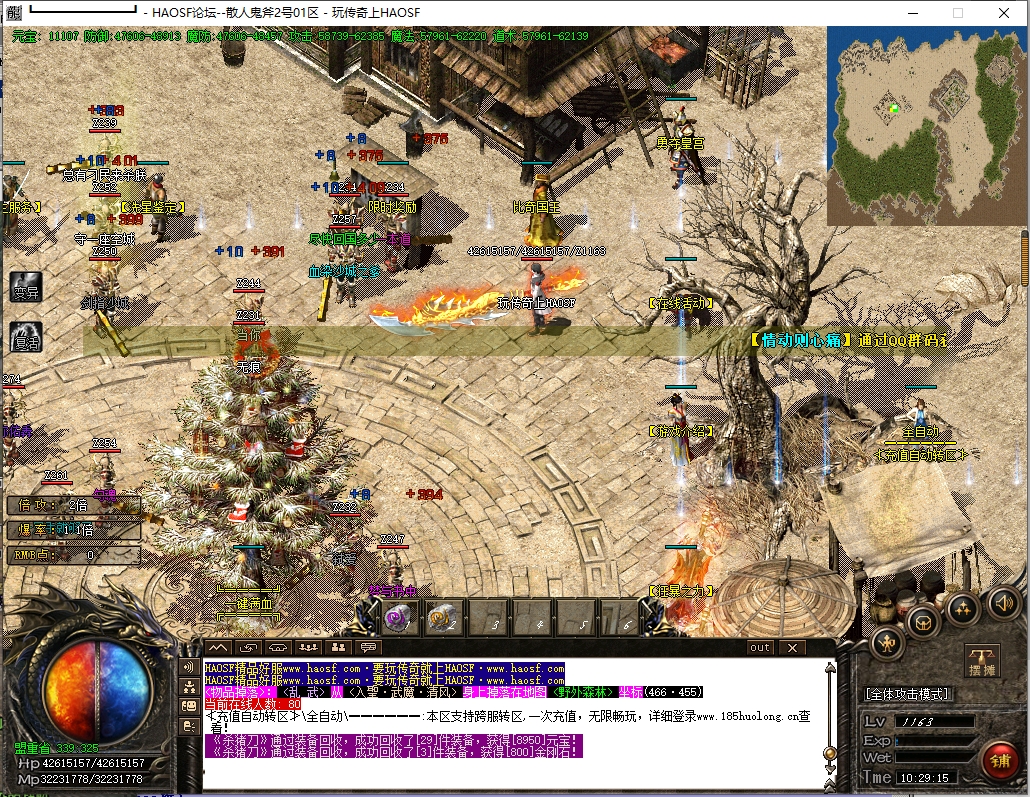1030x797 pixels.
Task: Close the chat panel with the X button
Action: click(792, 648)
